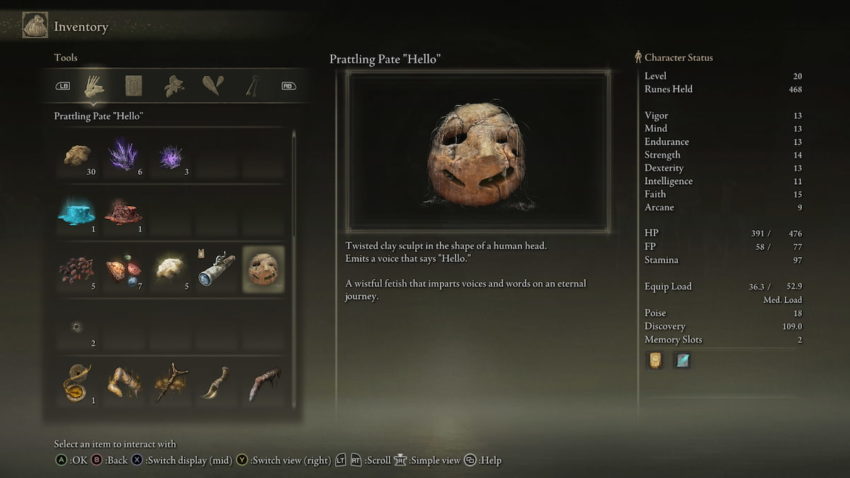Choose the tan rock stack of 30
850x478 pixels.
point(77,156)
